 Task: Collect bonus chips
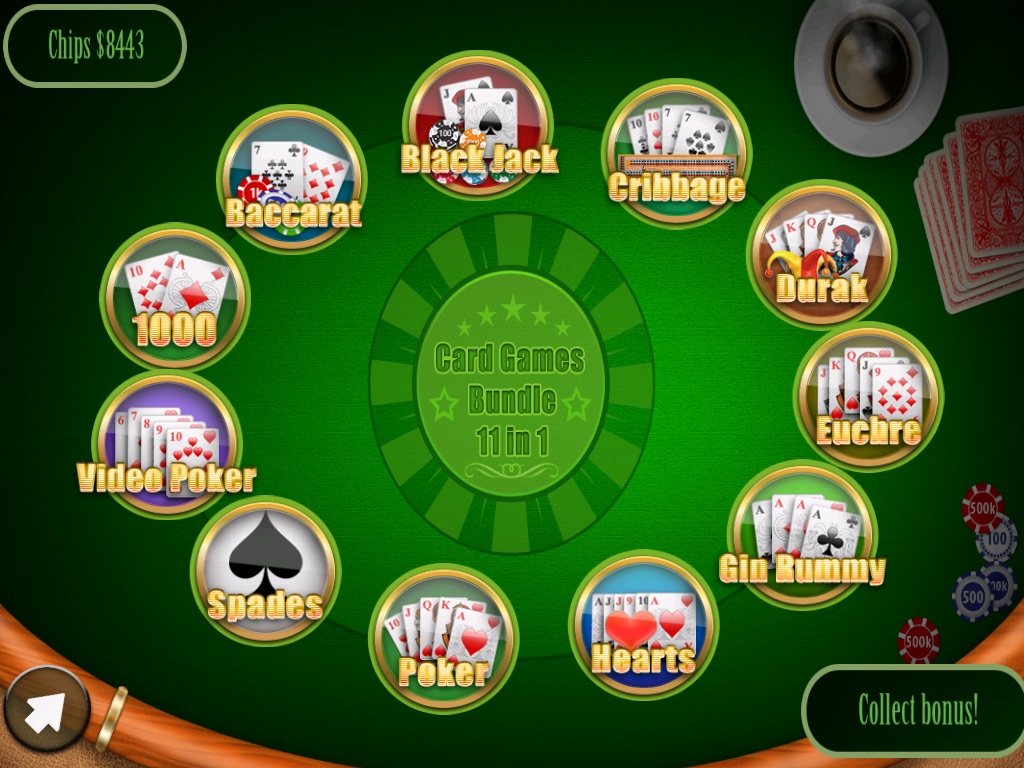(x=917, y=710)
